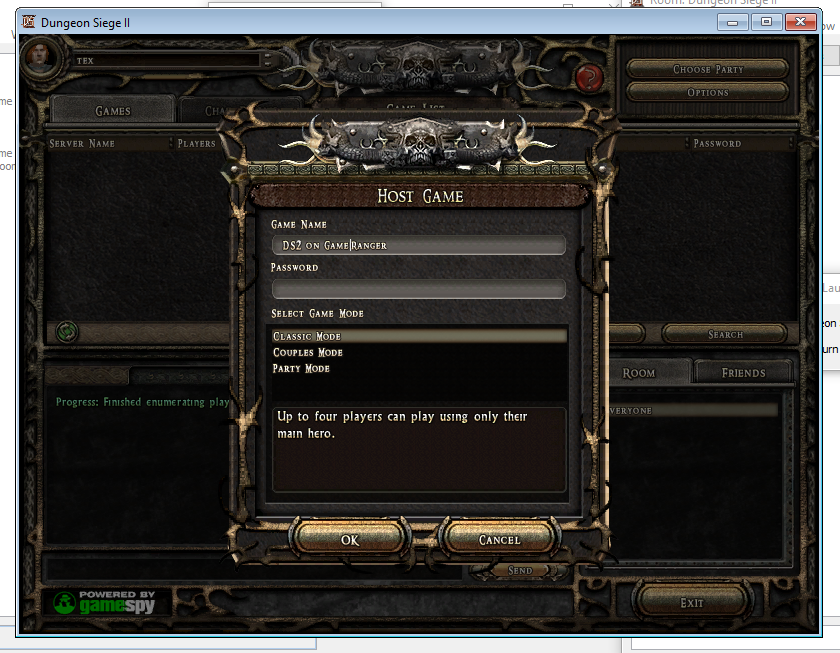Viewport: 840px width, 653px height.
Task: Minimize the Dungeon Siege II window
Action: tap(735, 22)
